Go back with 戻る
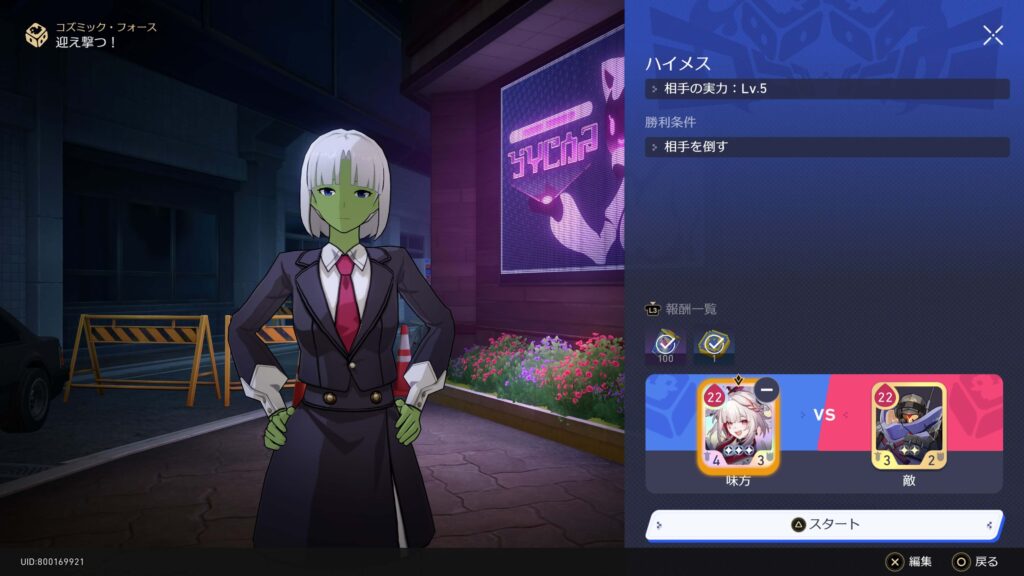 click(x=975, y=562)
